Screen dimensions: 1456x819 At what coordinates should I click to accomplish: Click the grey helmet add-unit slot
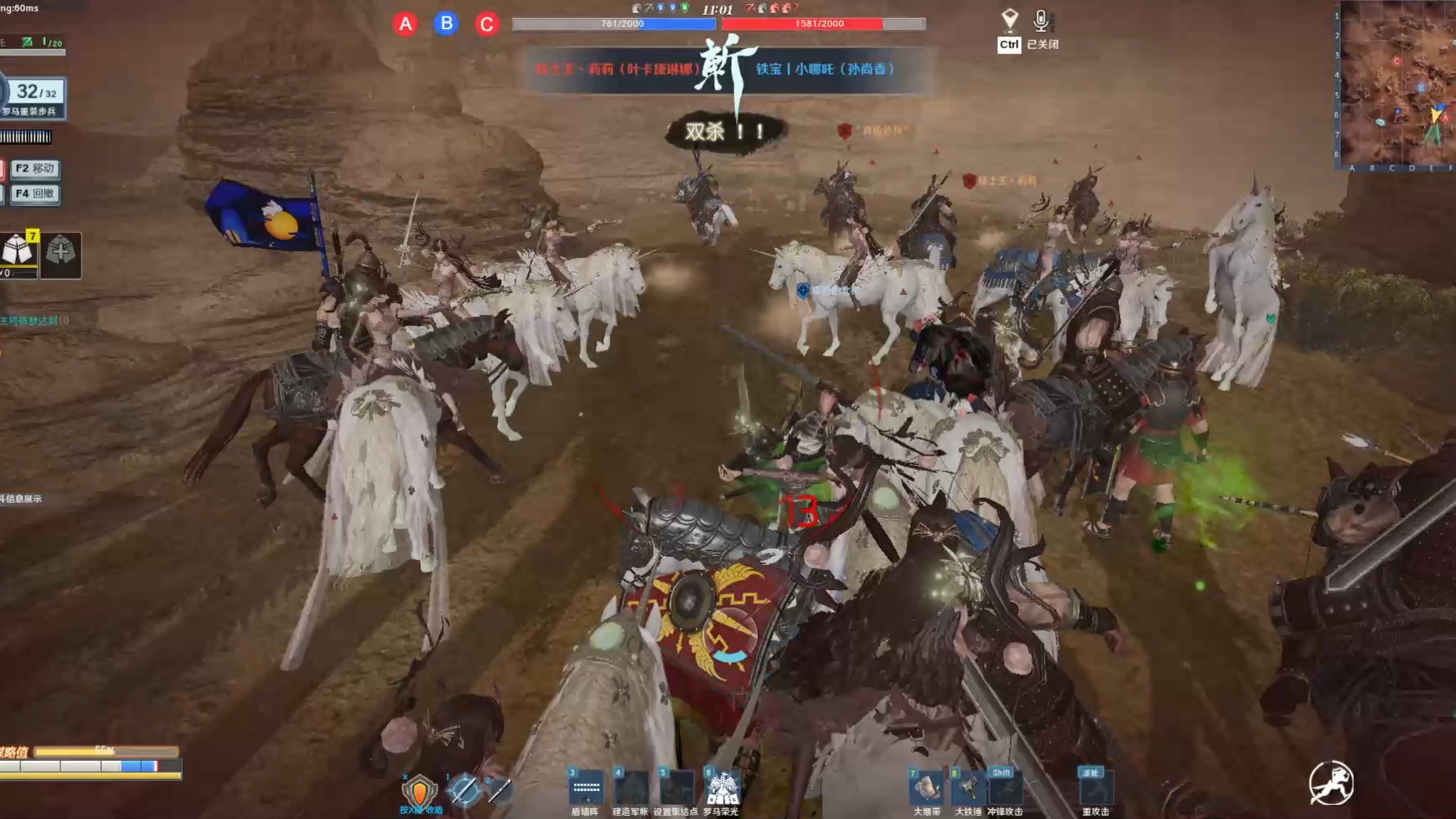pos(60,253)
